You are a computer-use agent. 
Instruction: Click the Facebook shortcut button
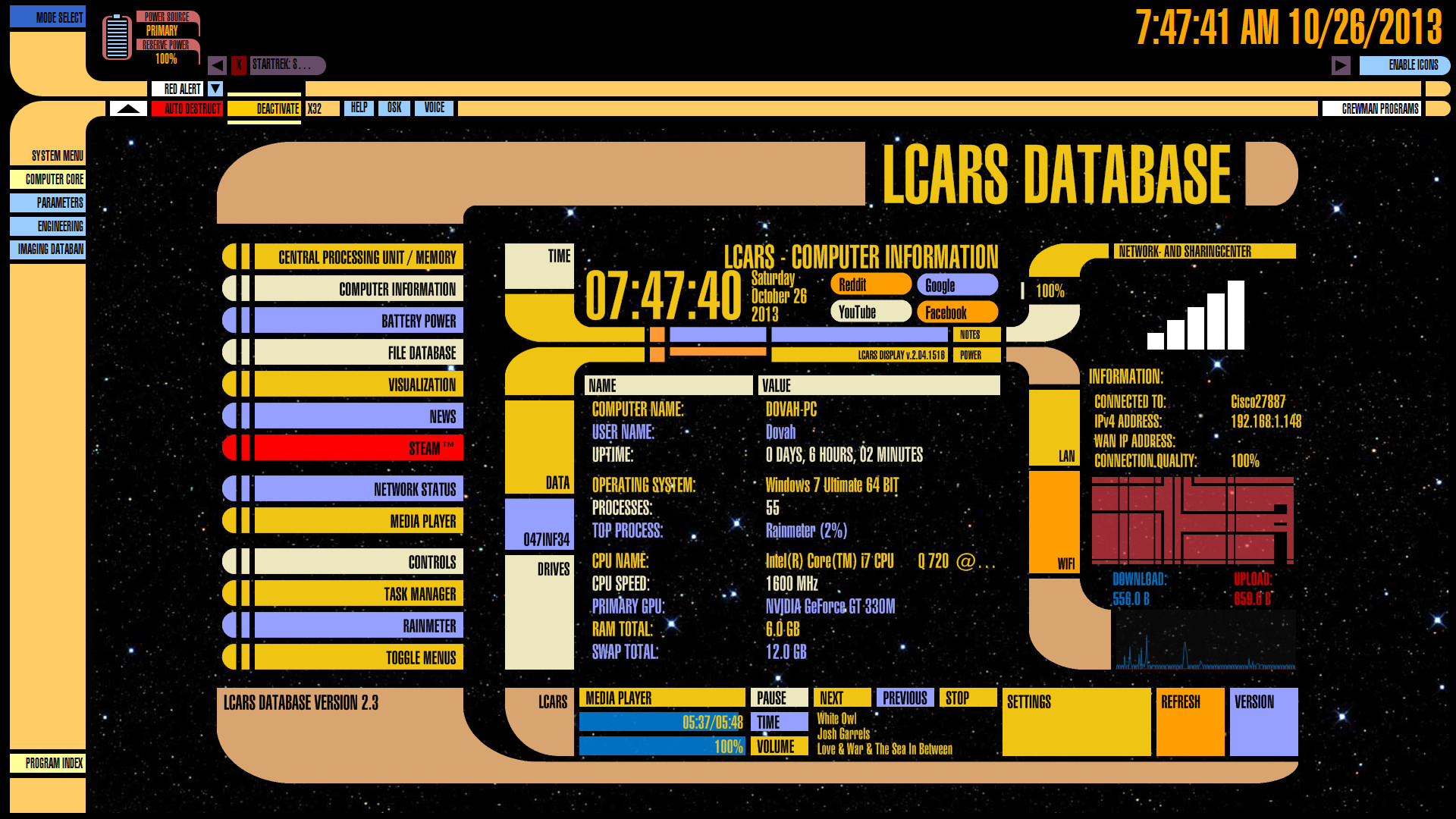(957, 312)
